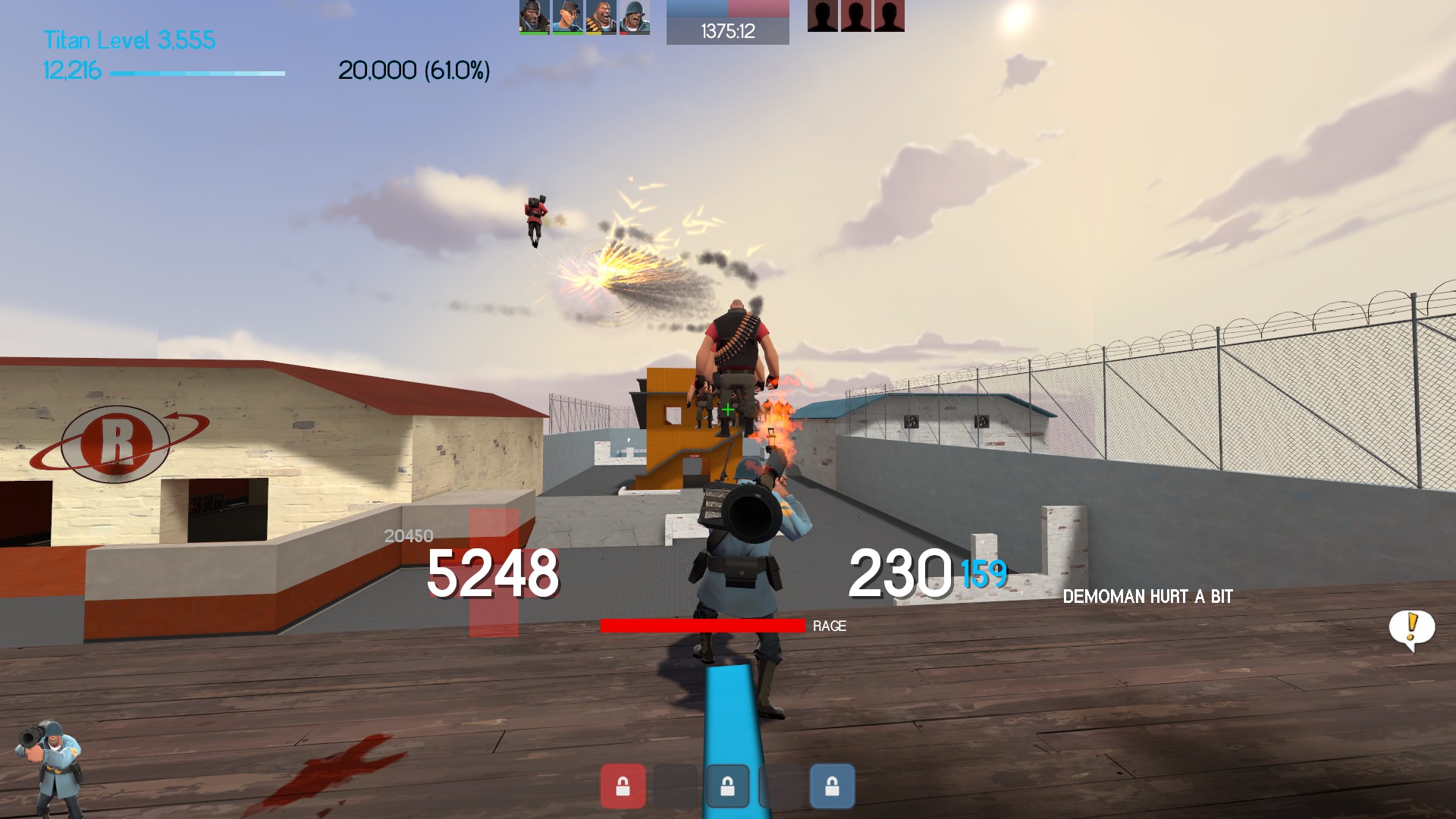The width and height of the screenshot is (1456, 819).
Task: Select the Demoman teammate portrait
Action: (x=534, y=17)
